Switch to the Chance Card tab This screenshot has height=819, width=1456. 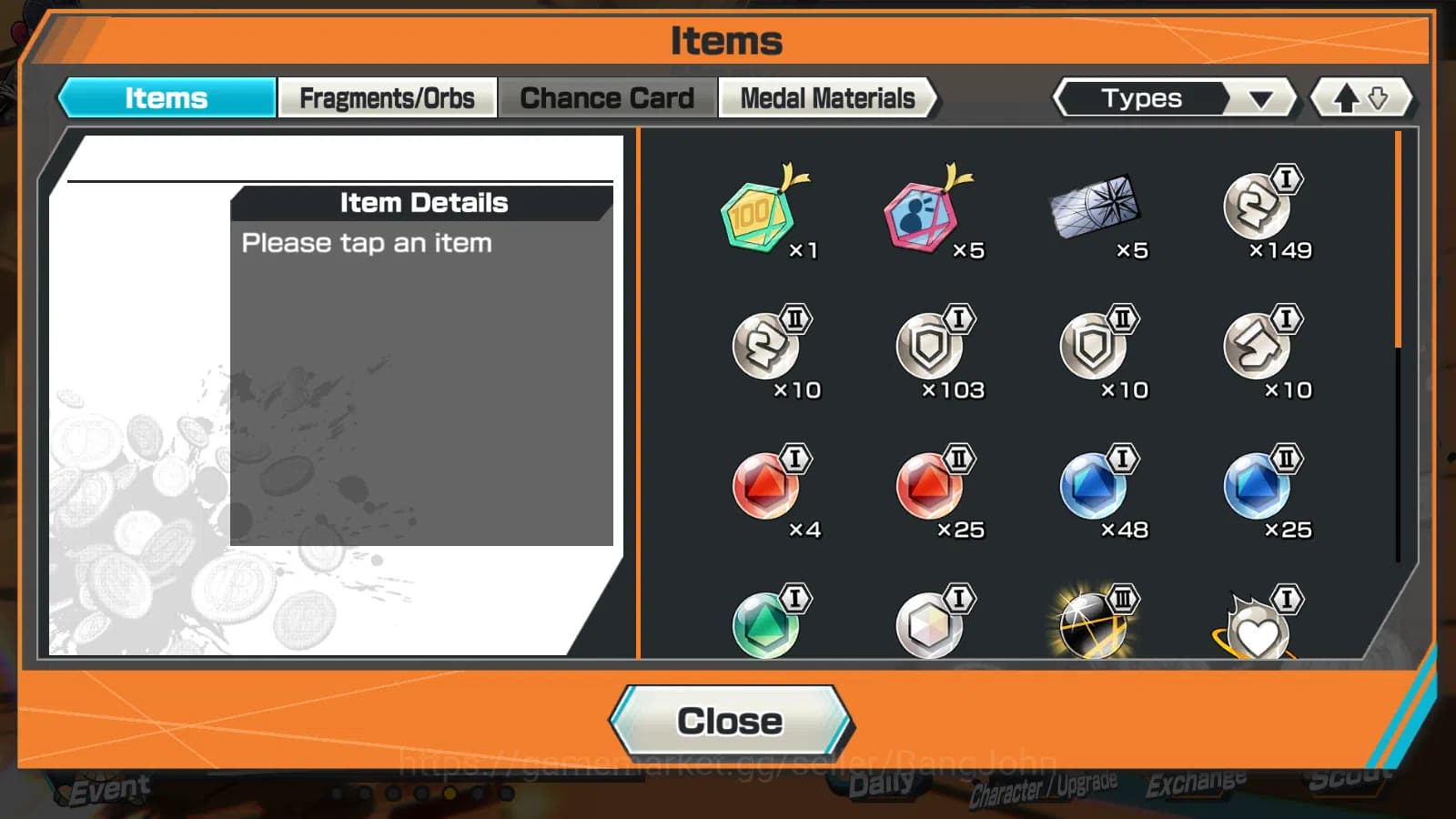606,97
